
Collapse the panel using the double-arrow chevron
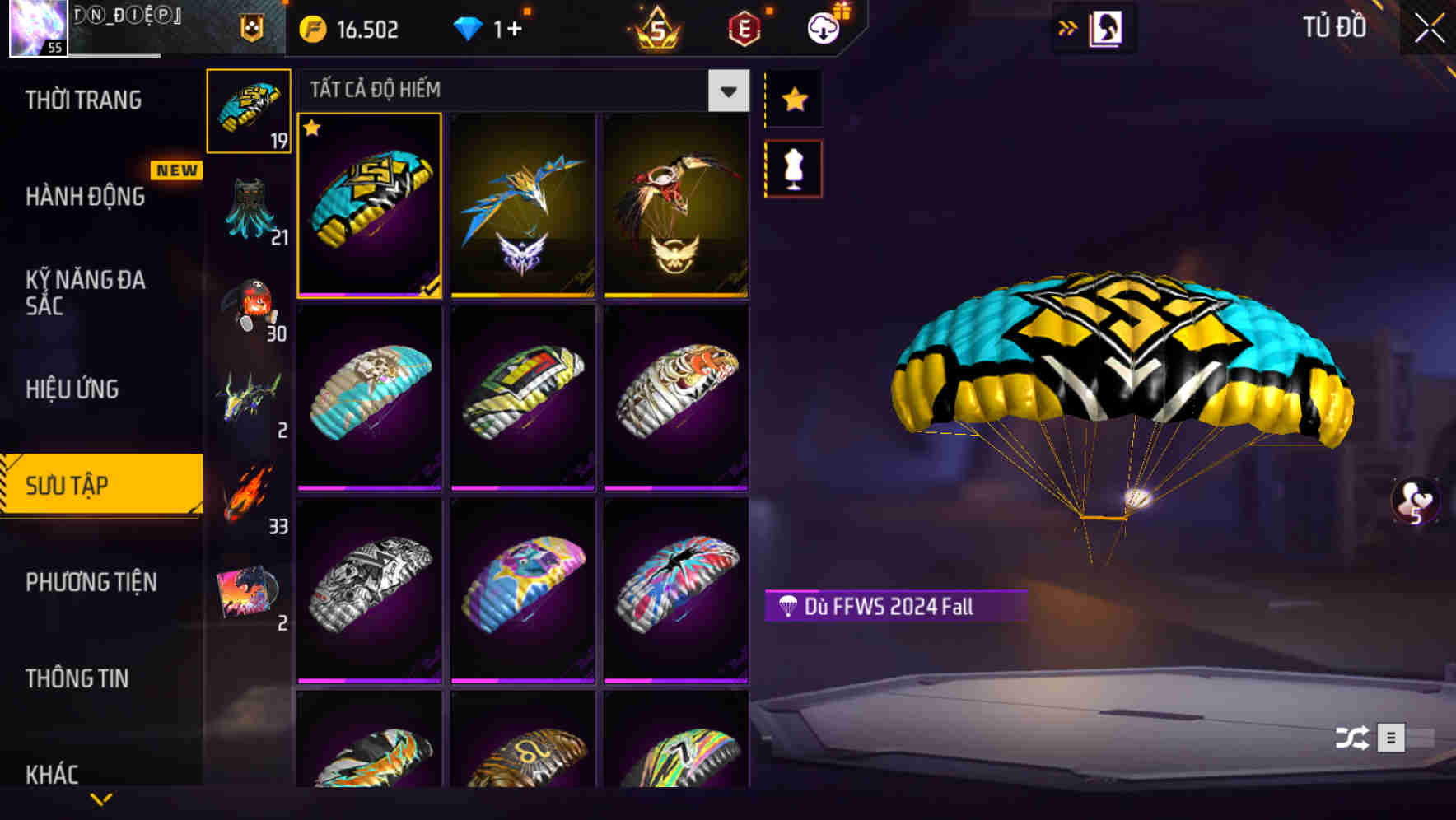click(x=1068, y=27)
